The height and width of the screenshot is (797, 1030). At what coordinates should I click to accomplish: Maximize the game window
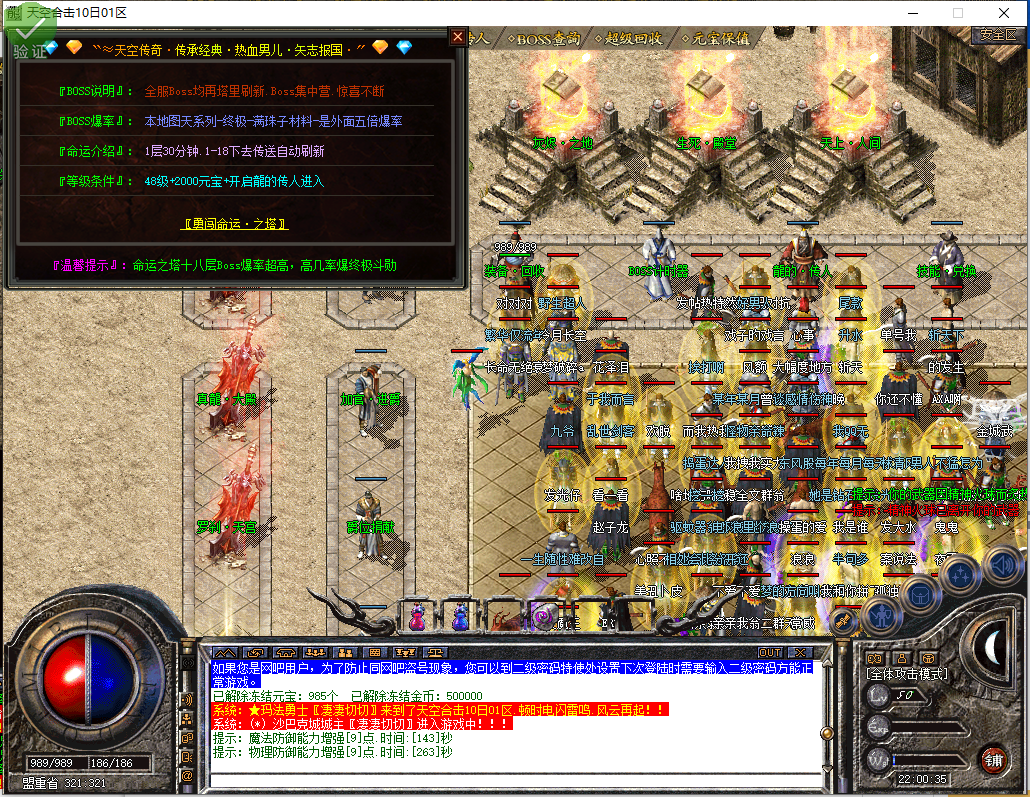(958, 13)
